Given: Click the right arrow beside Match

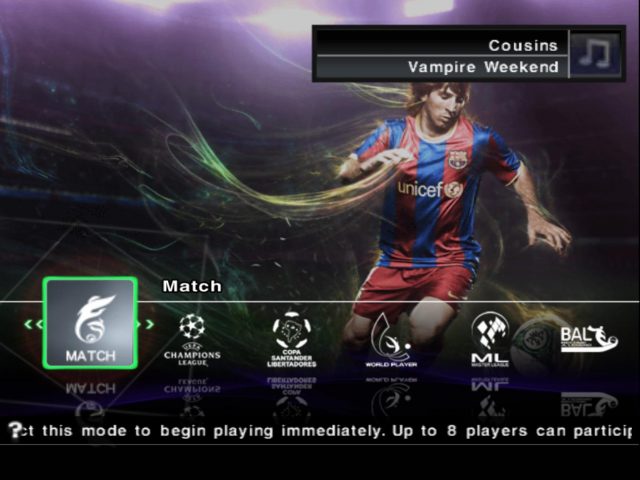Looking at the screenshot, I should tap(149, 323).
